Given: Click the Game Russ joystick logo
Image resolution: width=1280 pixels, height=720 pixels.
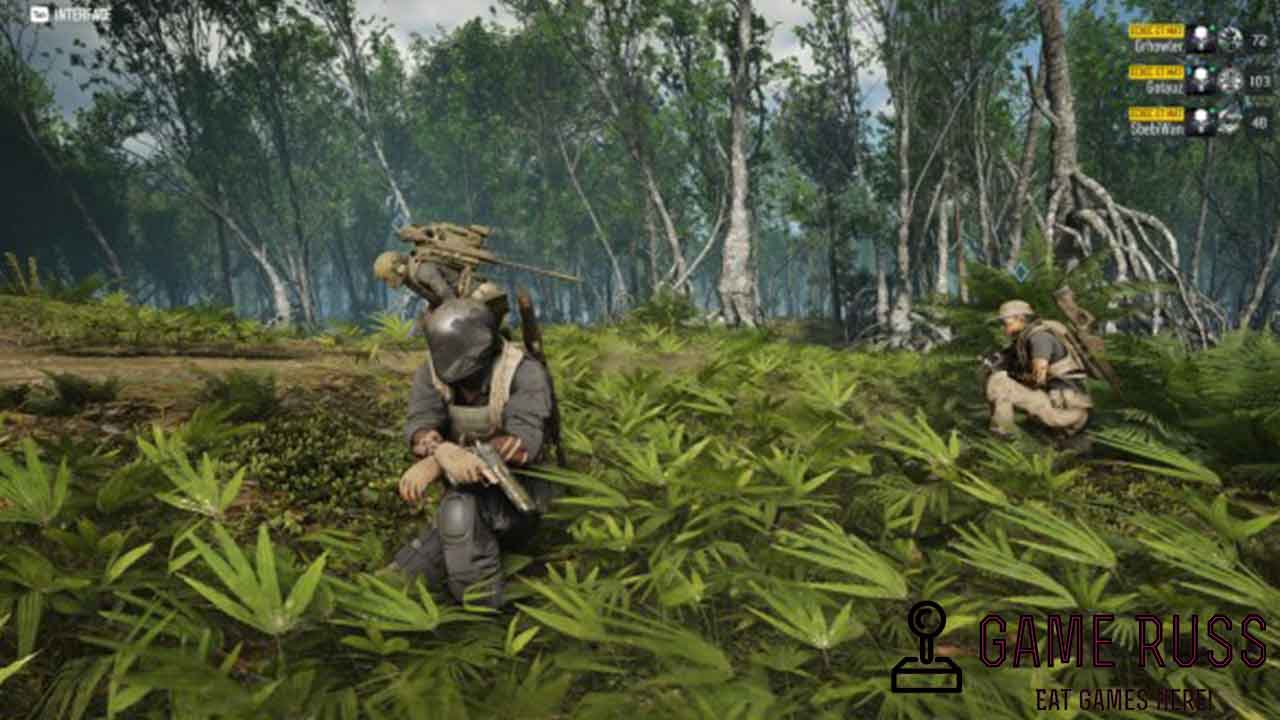Looking at the screenshot, I should [x=926, y=648].
